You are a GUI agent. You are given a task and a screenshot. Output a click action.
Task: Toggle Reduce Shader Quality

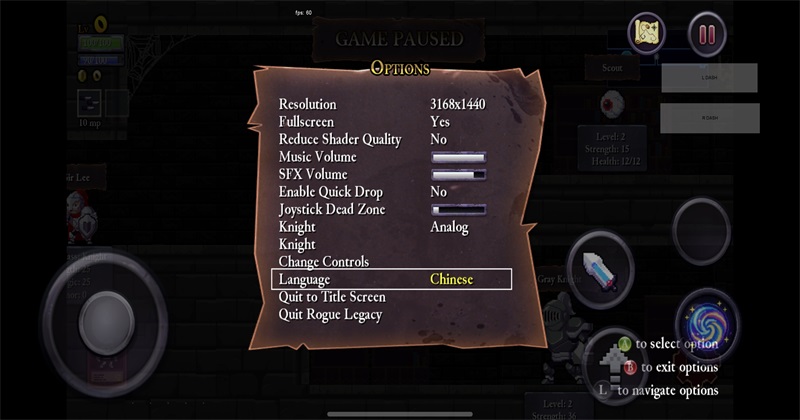pyautogui.click(x=438, y=140)
